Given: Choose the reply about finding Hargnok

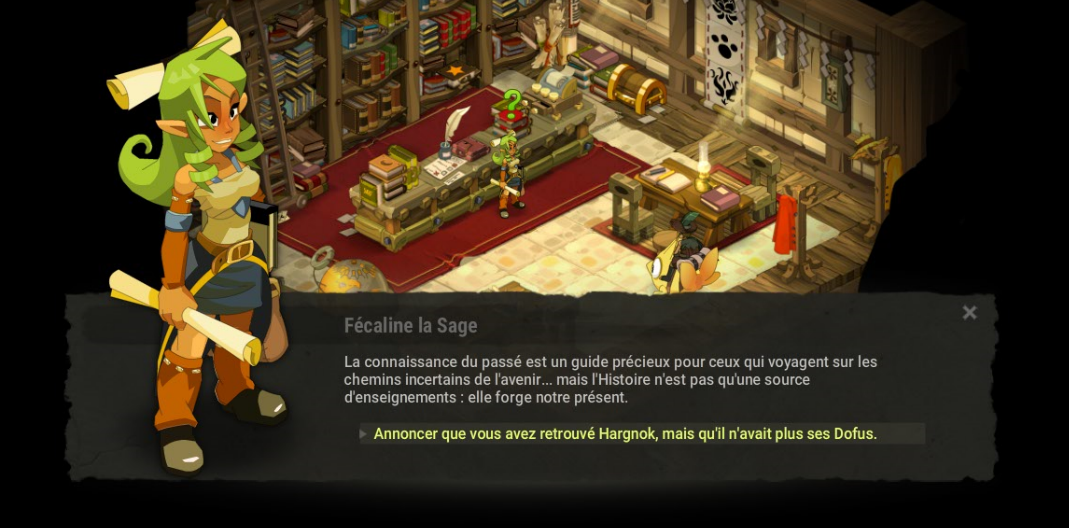Looking at the screenshot, I should point(625,434).
